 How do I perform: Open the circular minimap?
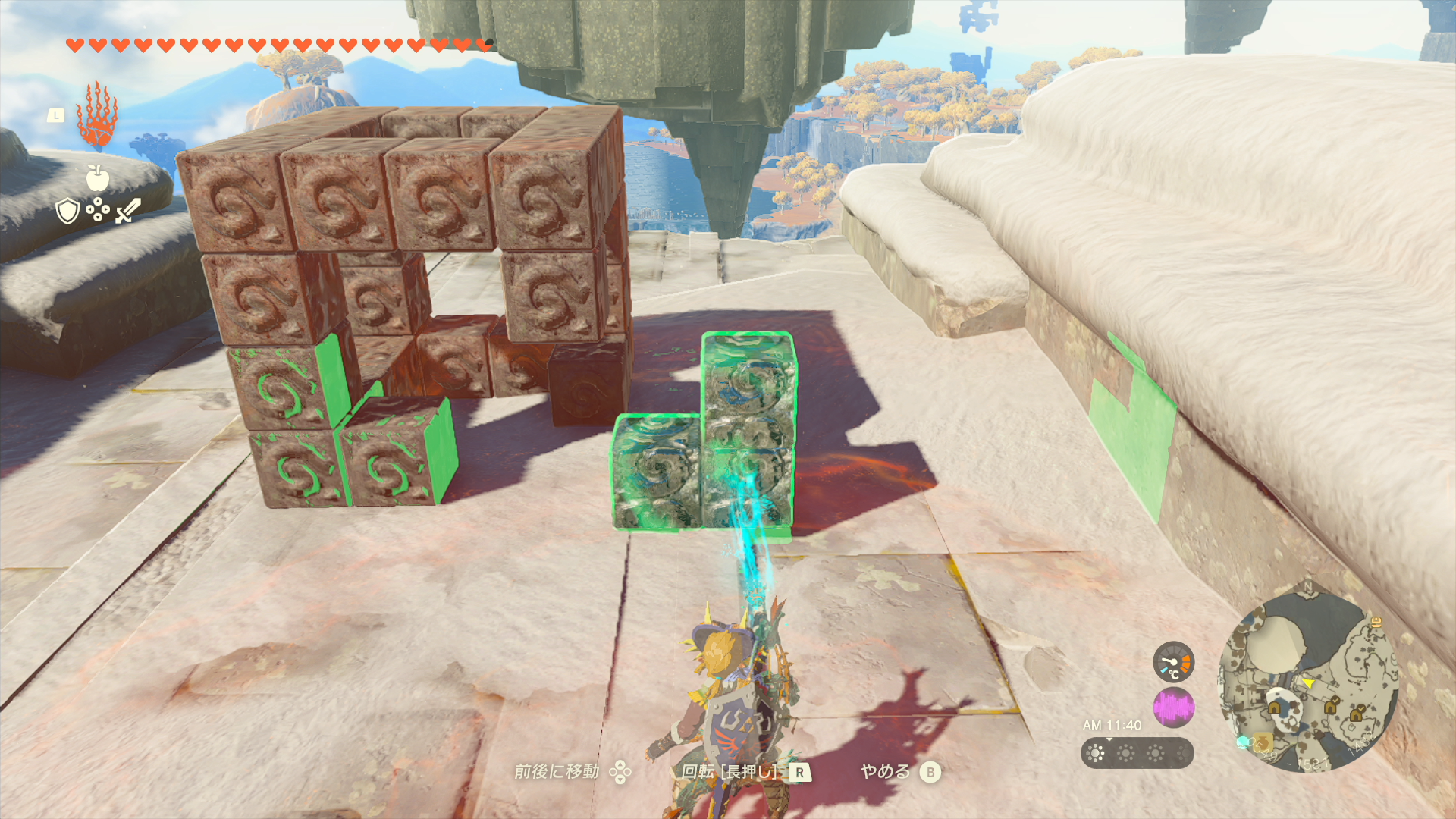point(1307,682)
